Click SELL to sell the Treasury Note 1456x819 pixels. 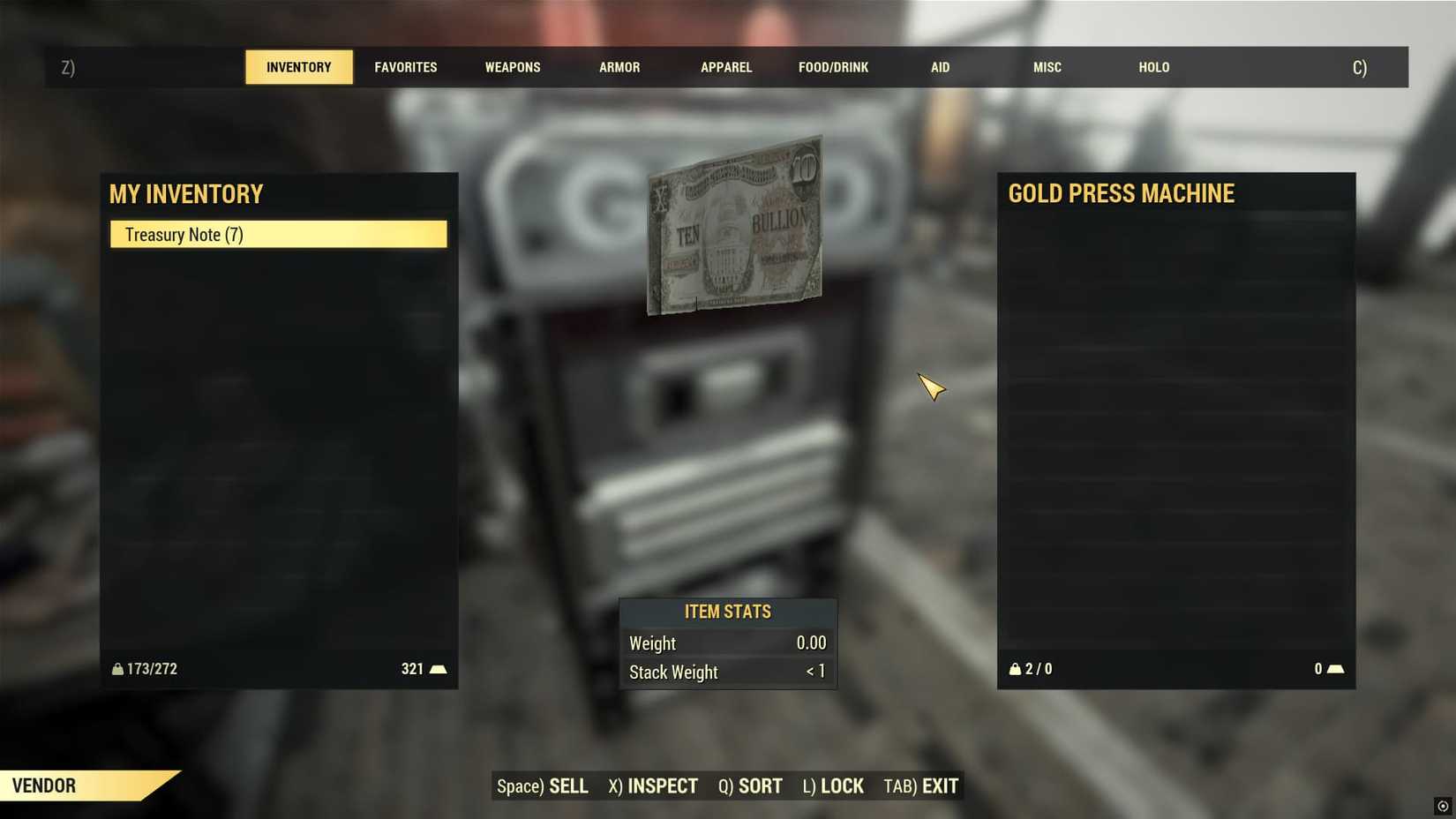click(x=544, y=785)
